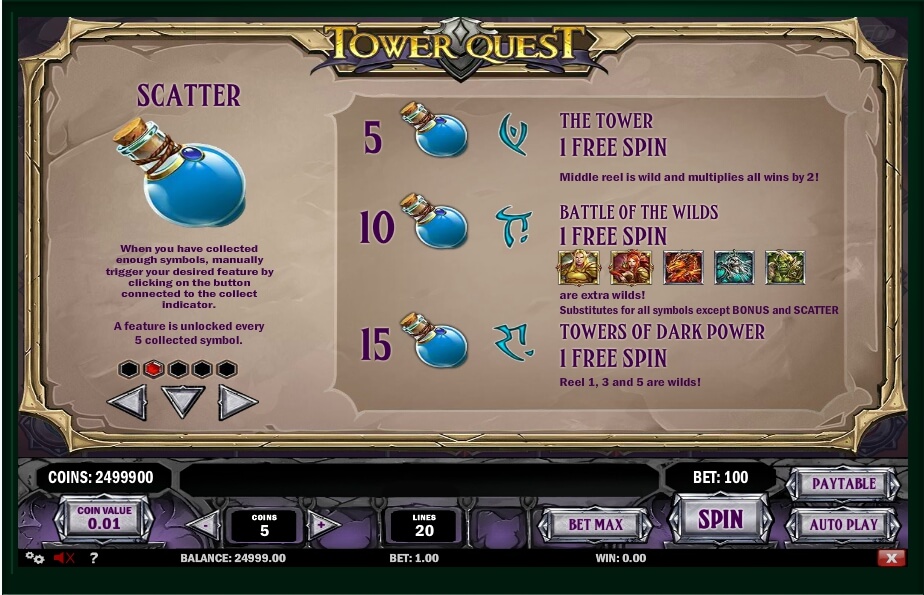Activate AUTO PLAY
The image size is (924, 595).
click(843, 524)
